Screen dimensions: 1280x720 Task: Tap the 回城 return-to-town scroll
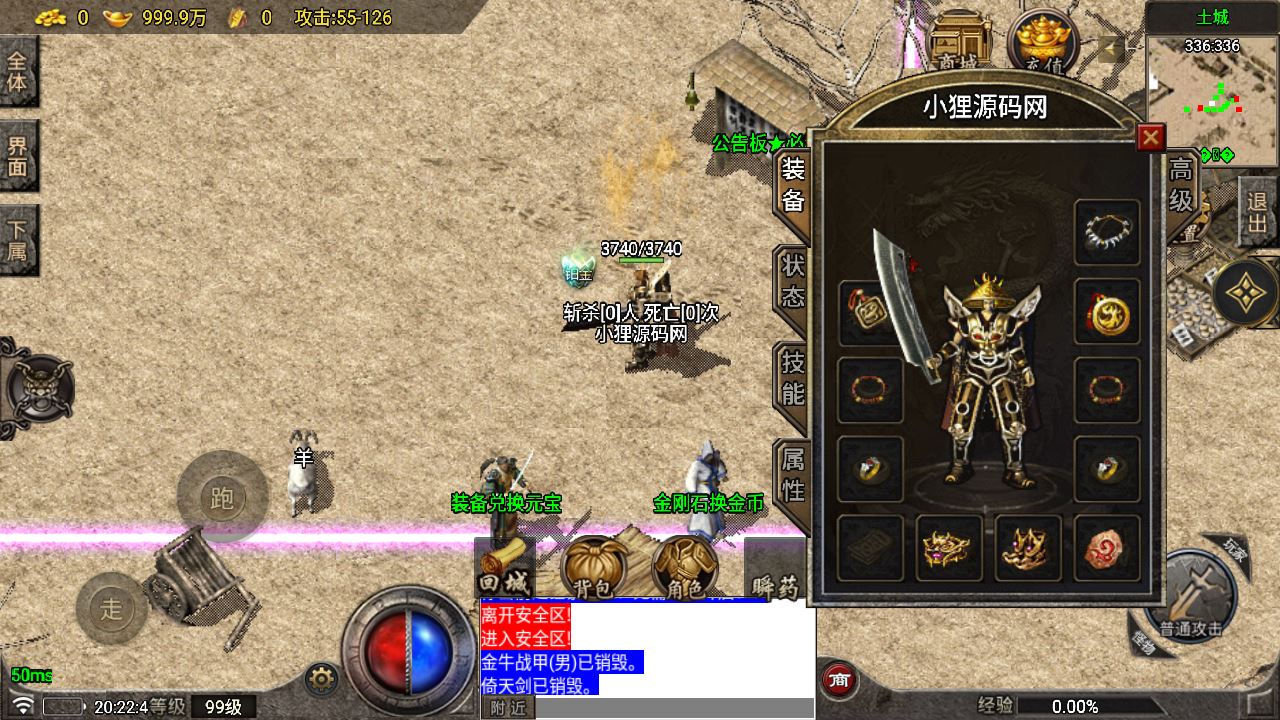(x=503, y=569)
